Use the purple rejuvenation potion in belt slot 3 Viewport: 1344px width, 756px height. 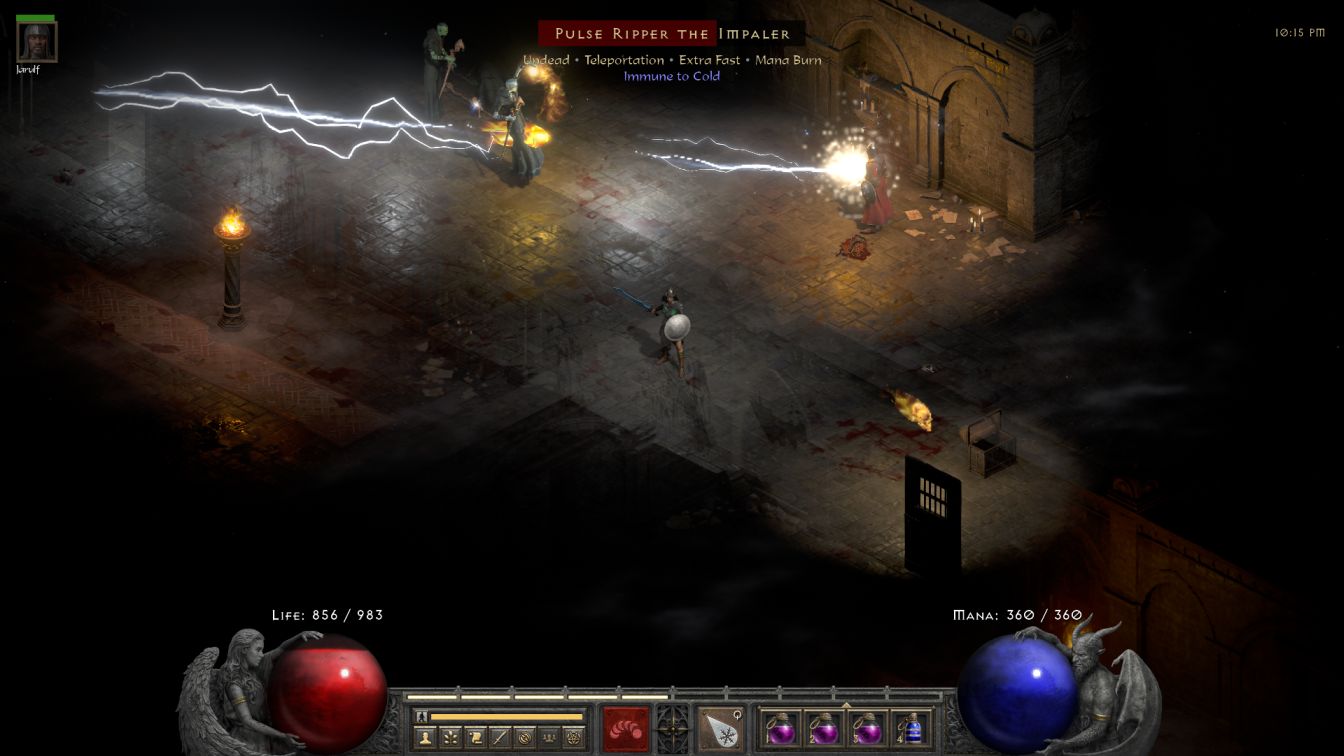pyautogui.click(x=867, y=728)
